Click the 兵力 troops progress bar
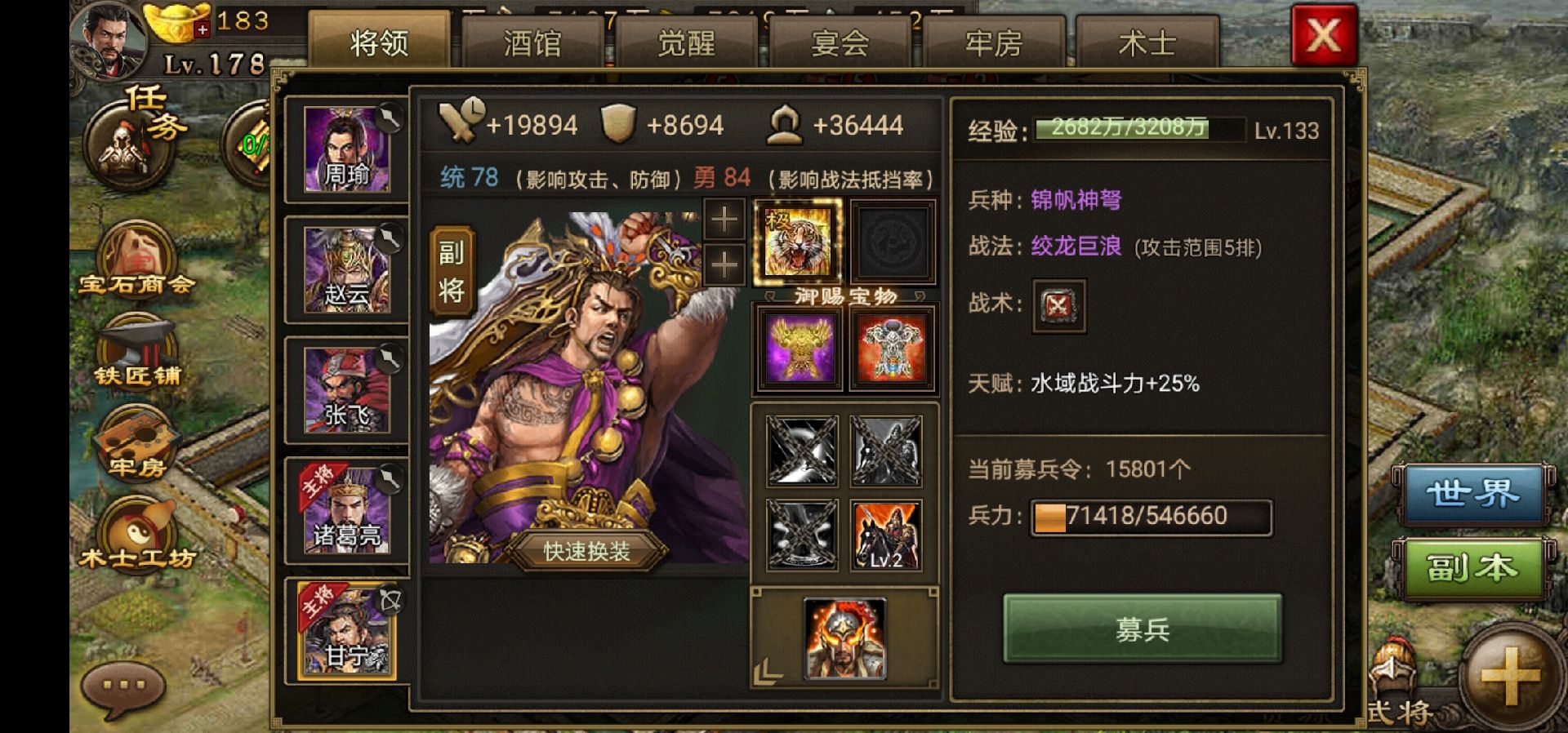 1151,516
